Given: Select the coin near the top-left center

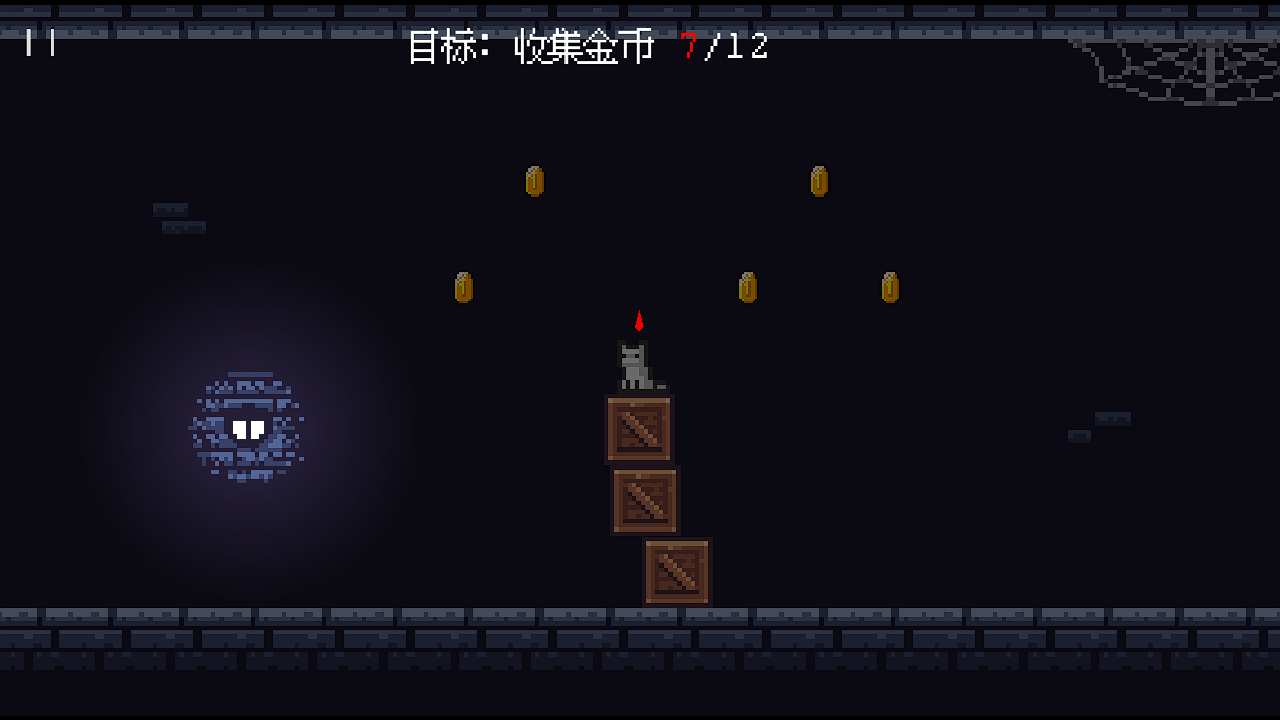Looking at the screenshot, I should pos(534,181).
